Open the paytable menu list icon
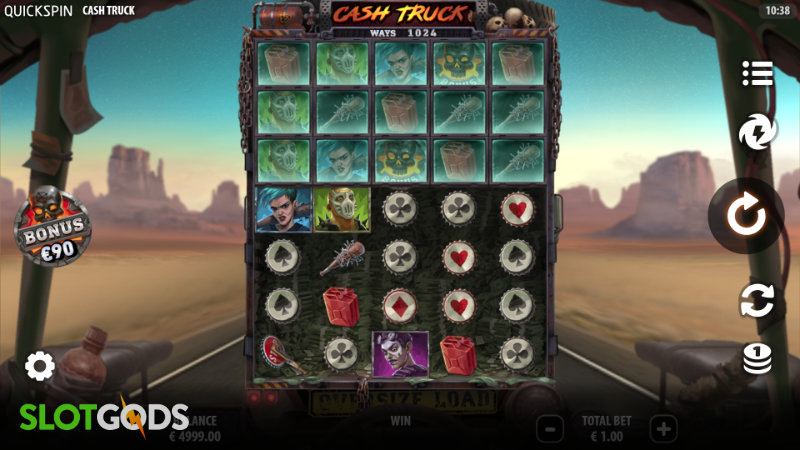 pyautogui.click(x=758, y=73)
